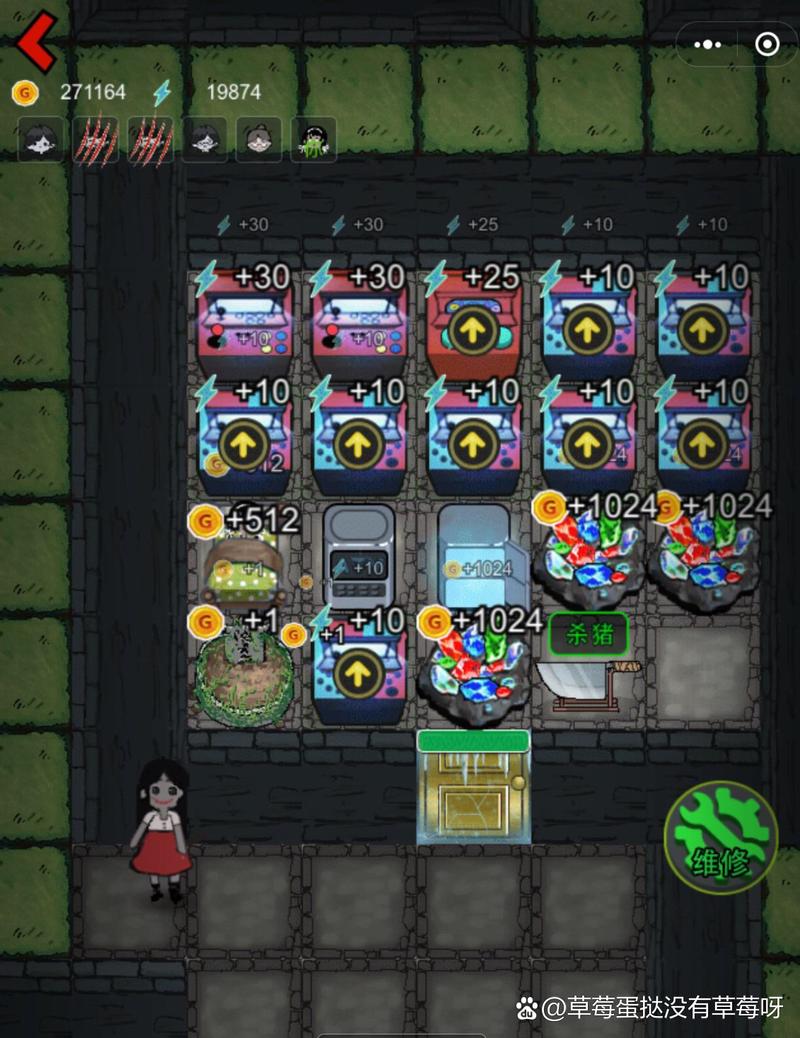Viewport: 800px width, 1038px height.
Task: Select the green tentacle-faced player avatar
Action: [x=313, y=140]
